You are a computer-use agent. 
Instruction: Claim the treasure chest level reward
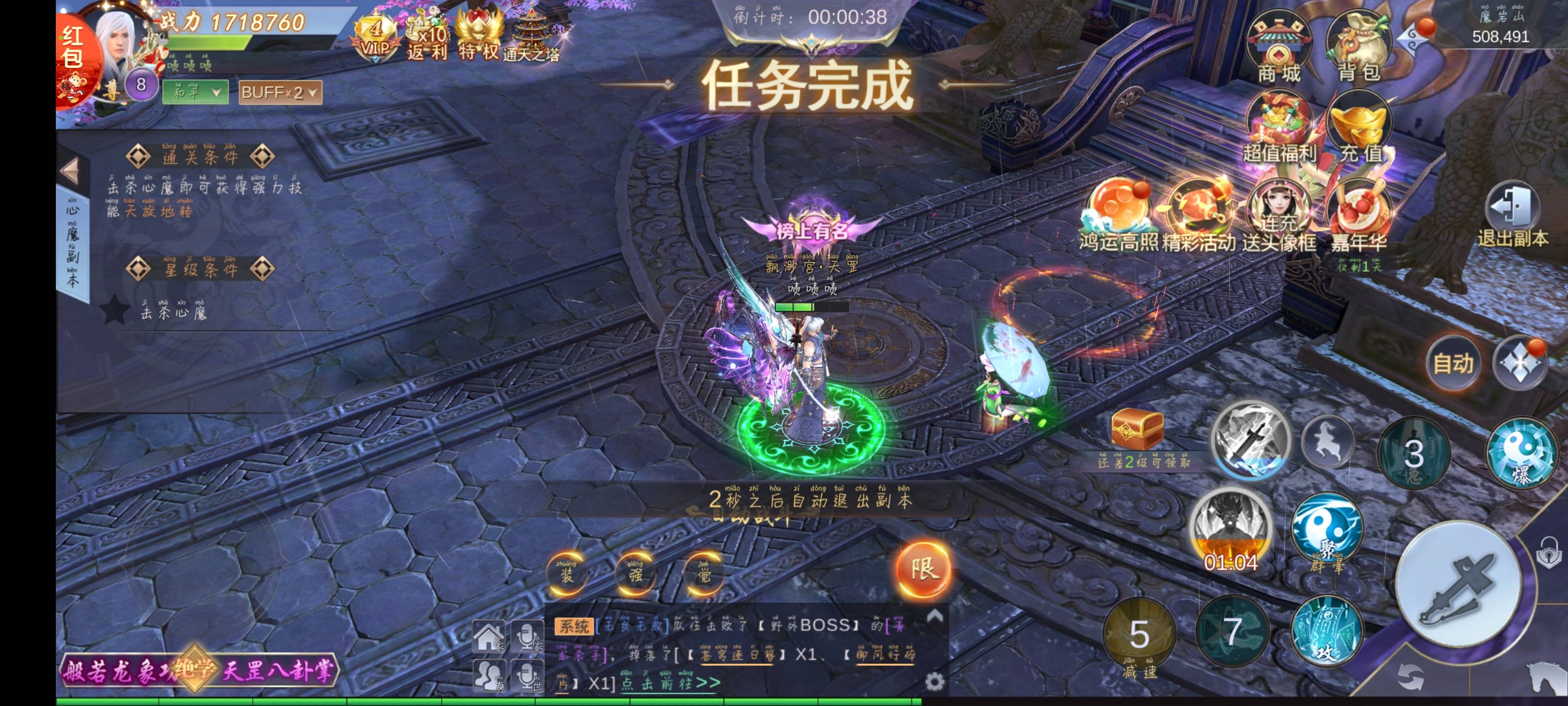coord(1137,429)
